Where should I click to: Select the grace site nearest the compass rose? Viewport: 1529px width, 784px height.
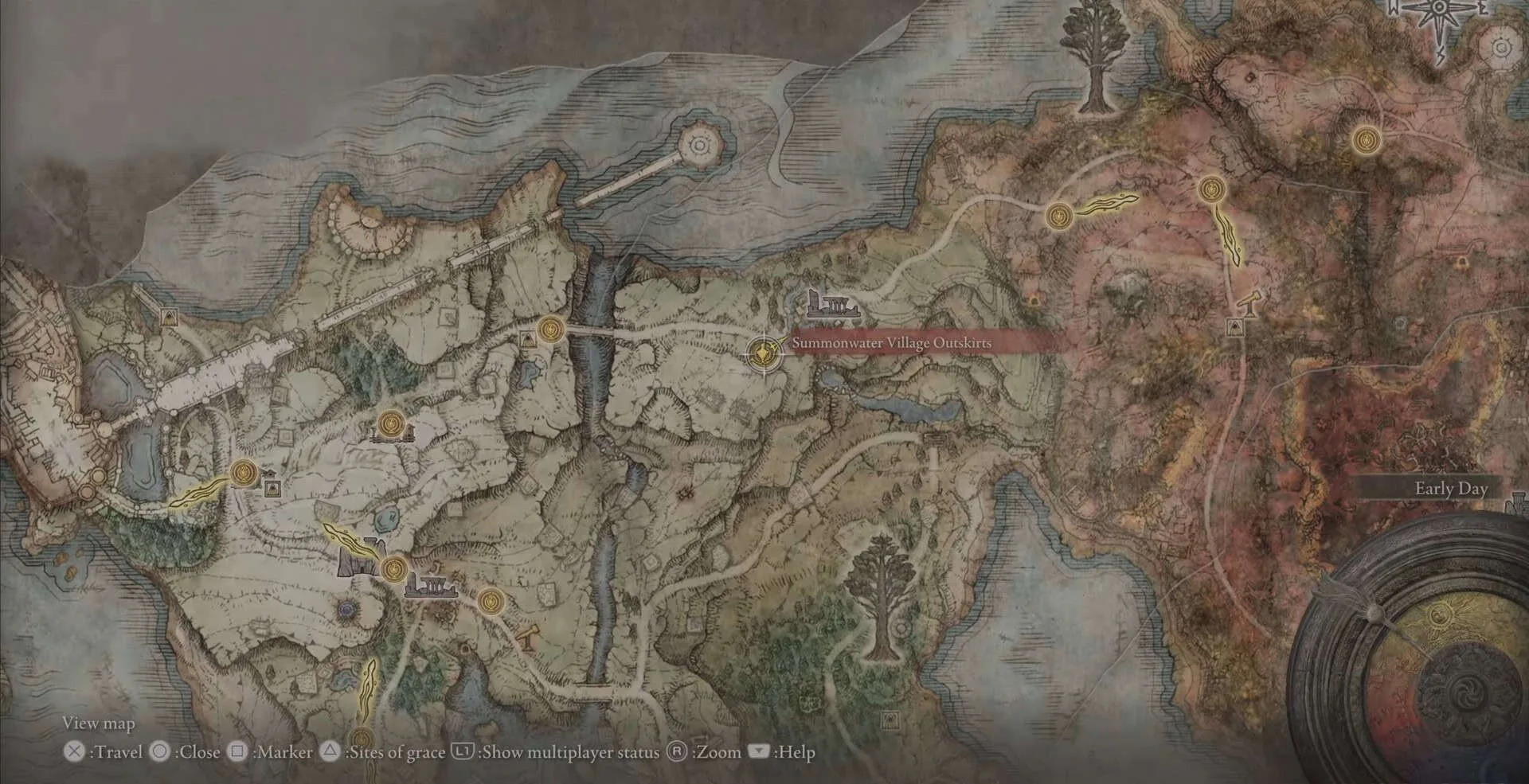[x=1367, y=141]
